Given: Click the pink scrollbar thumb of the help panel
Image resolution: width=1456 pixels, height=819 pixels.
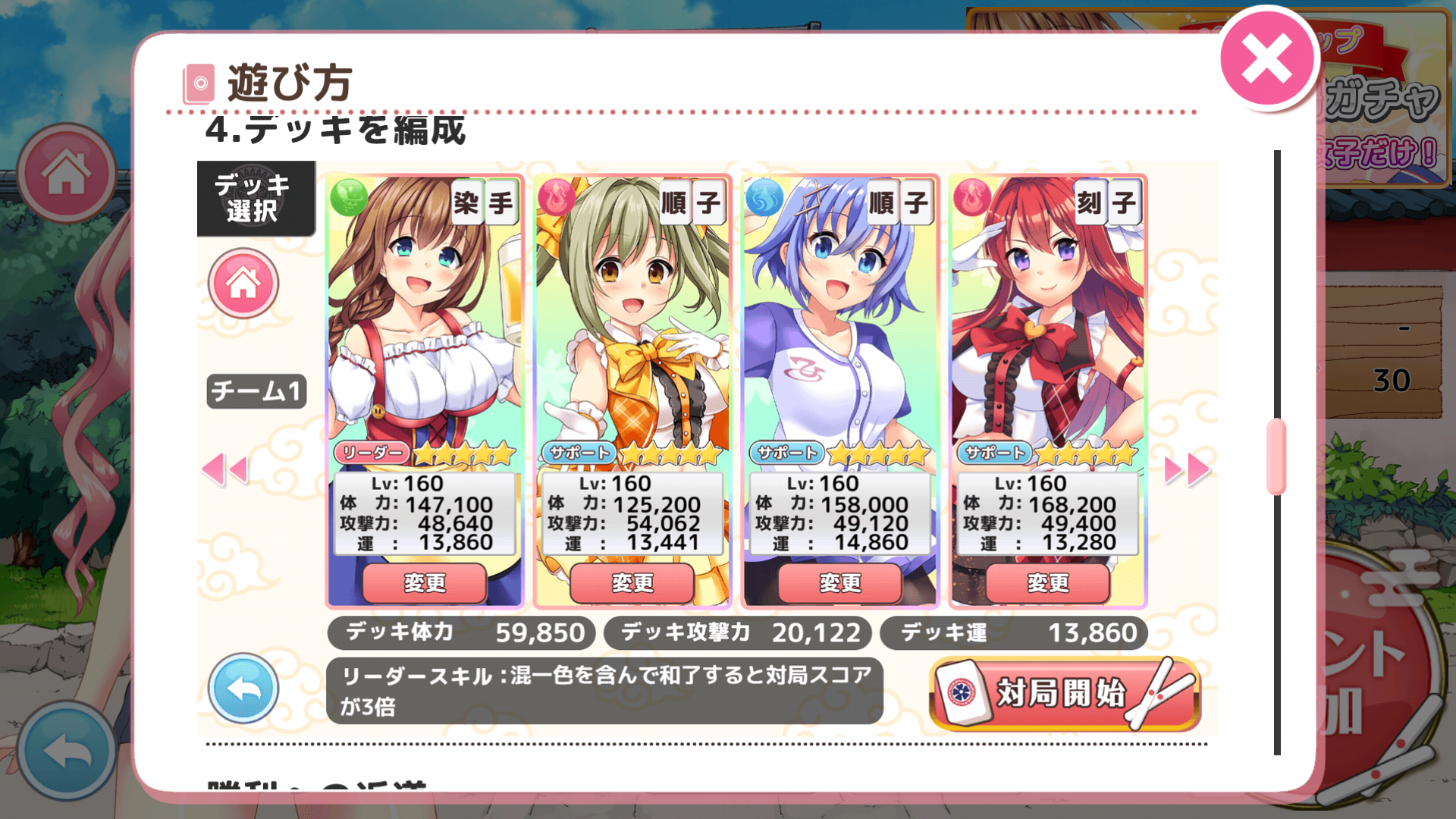Looking at the screenshot, I should pyautogui.click(x=1276, y=457).
